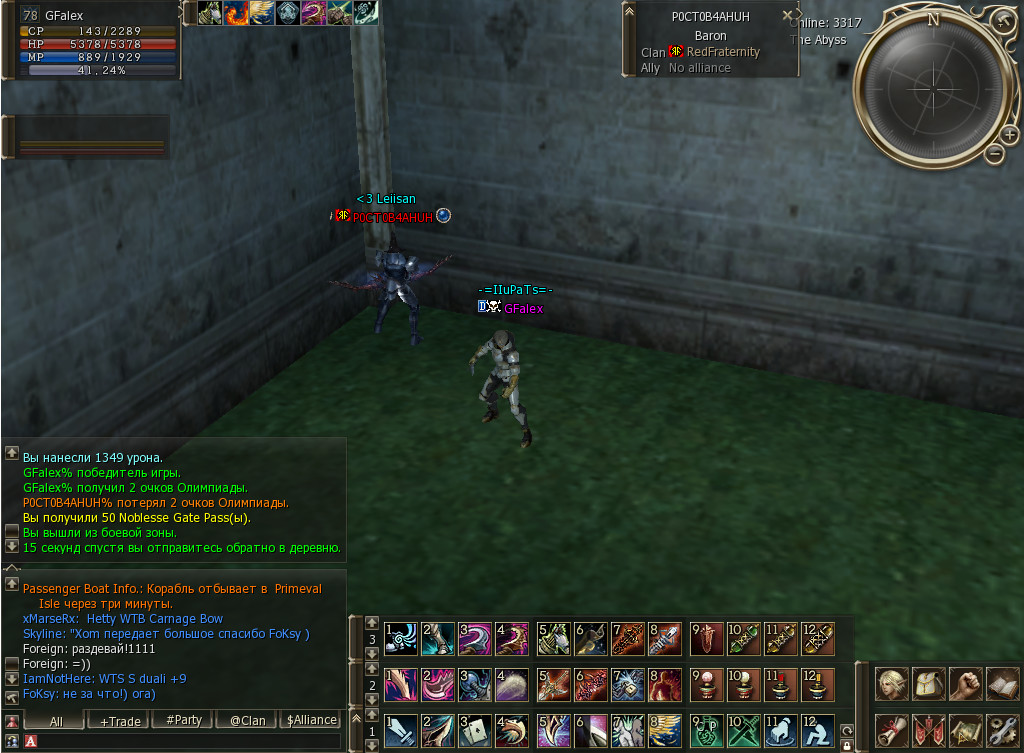Open the inventory backpack icon
Image resolution: width=1024 pixels, height=753 pixels.
929,684
